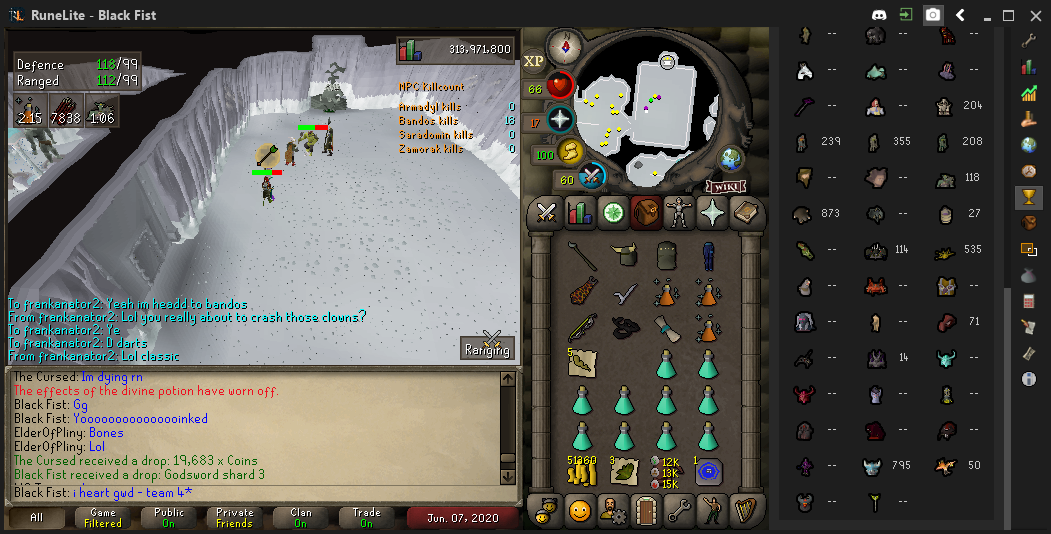The width and height of the screenshot is (1051, 534).
Task: Open the Logout door tab
Action: [x=647, y=511]
